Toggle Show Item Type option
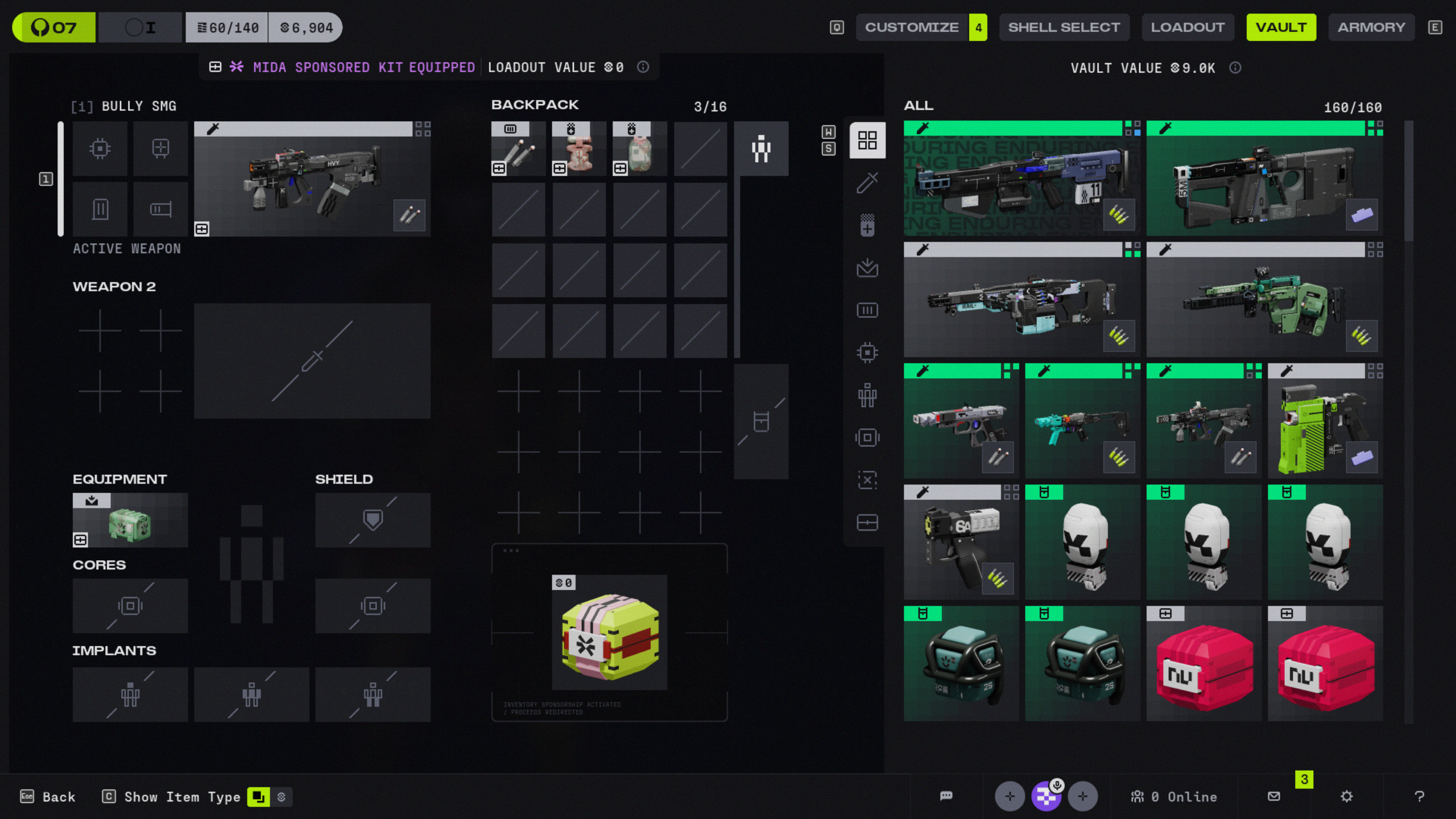Viewport: 1456px width, 819px height. pos(258,797)
